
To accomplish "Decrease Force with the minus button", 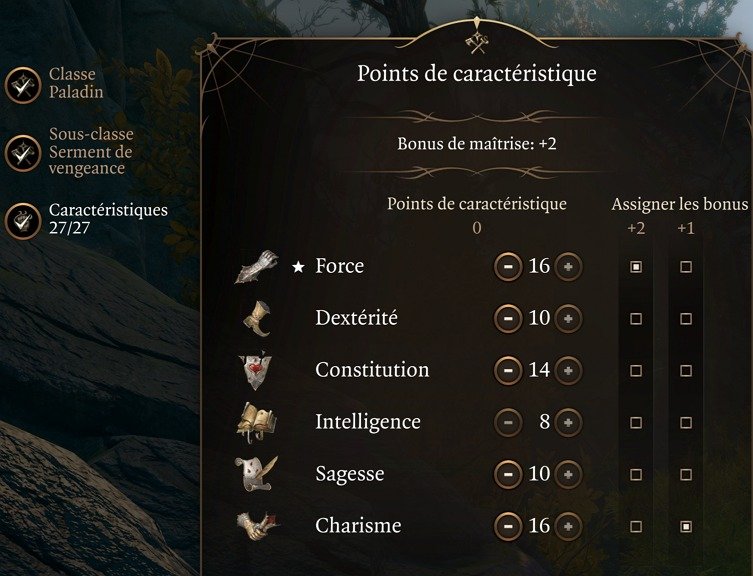I will 508,267.
